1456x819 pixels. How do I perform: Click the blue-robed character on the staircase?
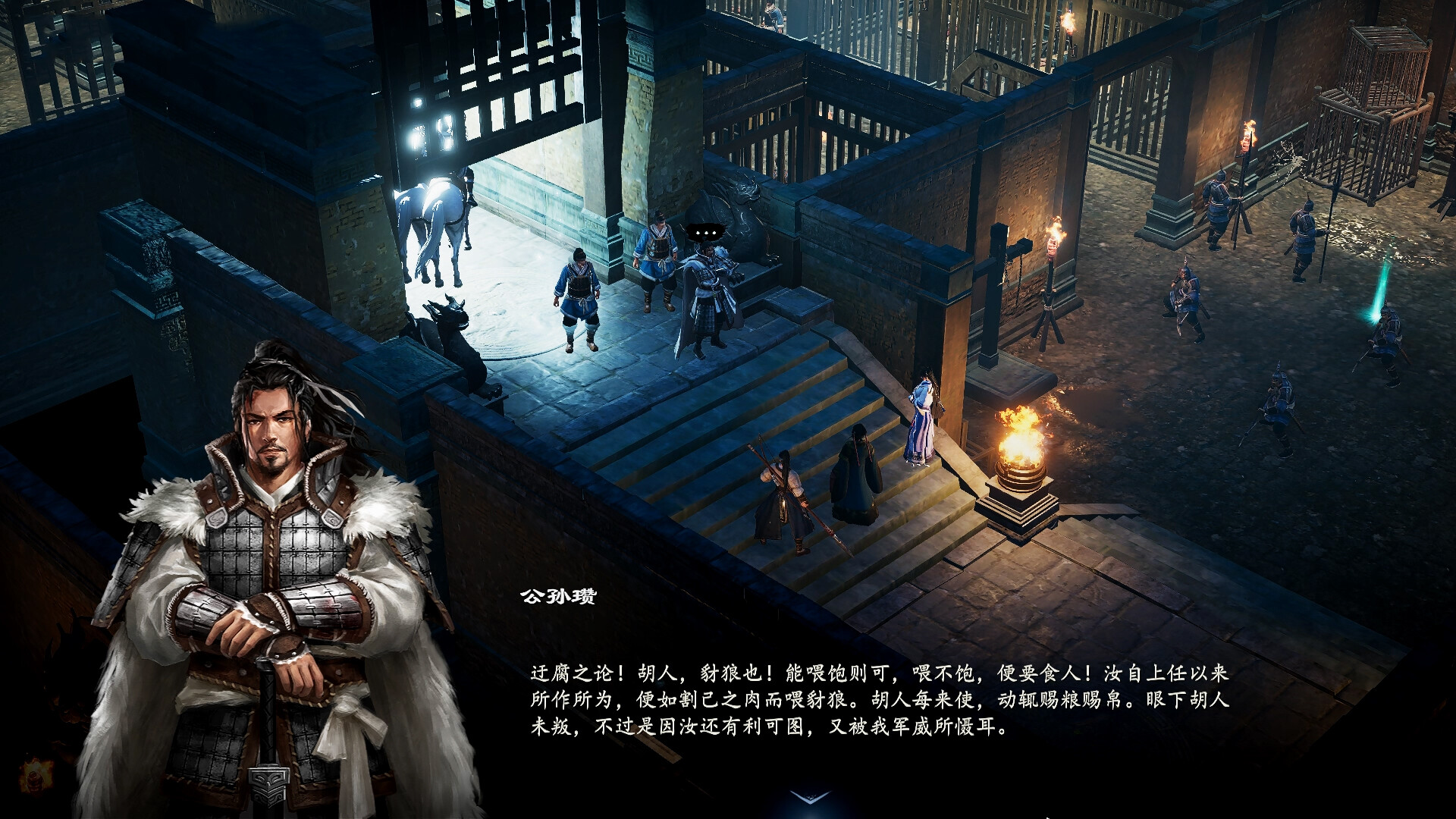pyautogui.click(x=921, y=417)
